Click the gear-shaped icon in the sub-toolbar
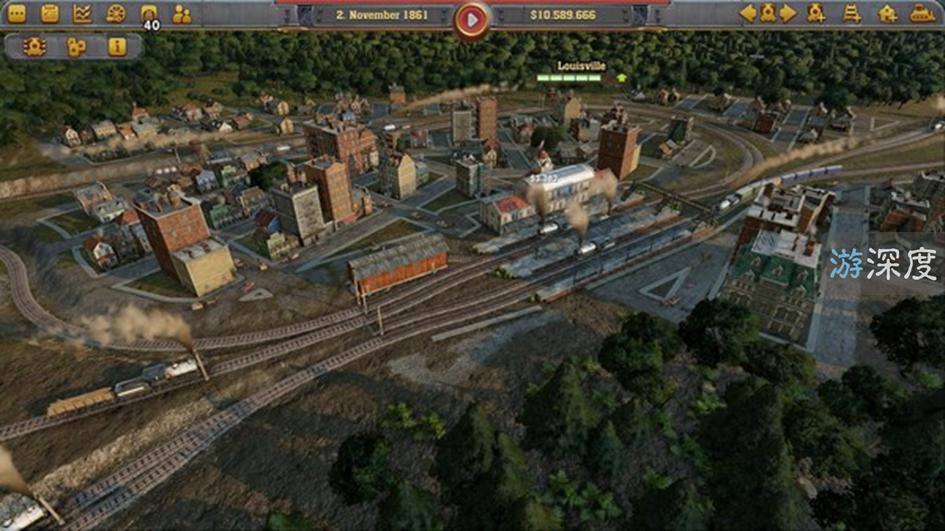This screenshot has height=531, width=945. point(35,47)
